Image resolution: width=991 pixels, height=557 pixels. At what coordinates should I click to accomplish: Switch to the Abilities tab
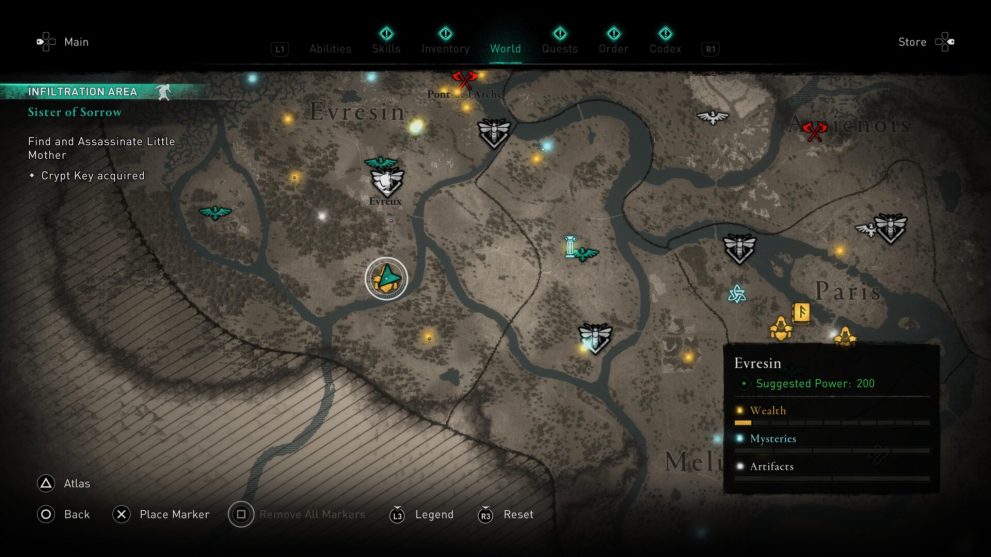(330, 48)
